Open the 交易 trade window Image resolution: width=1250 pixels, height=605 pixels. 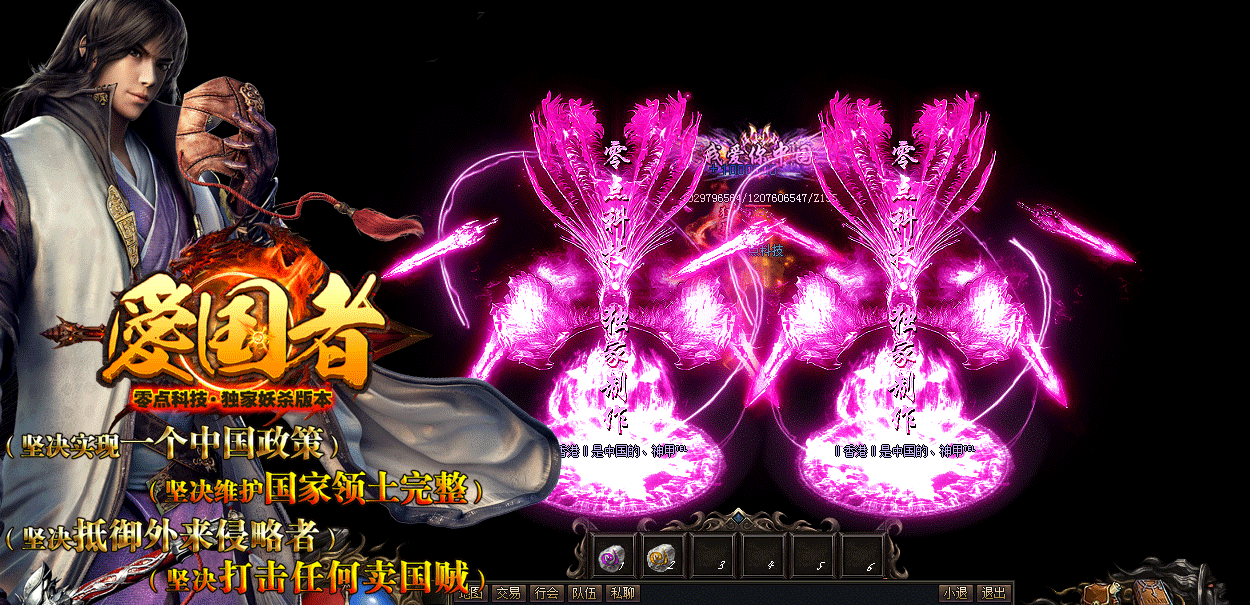pyautogui.click(x=509, y=593)
